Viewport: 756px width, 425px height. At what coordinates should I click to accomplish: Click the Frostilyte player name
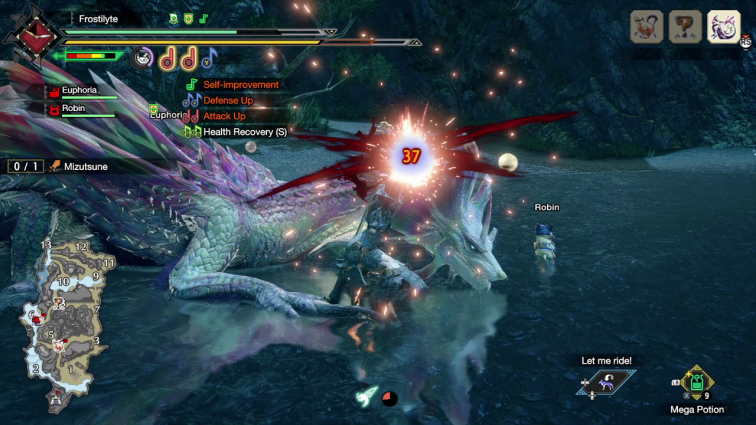coord(100,18)
